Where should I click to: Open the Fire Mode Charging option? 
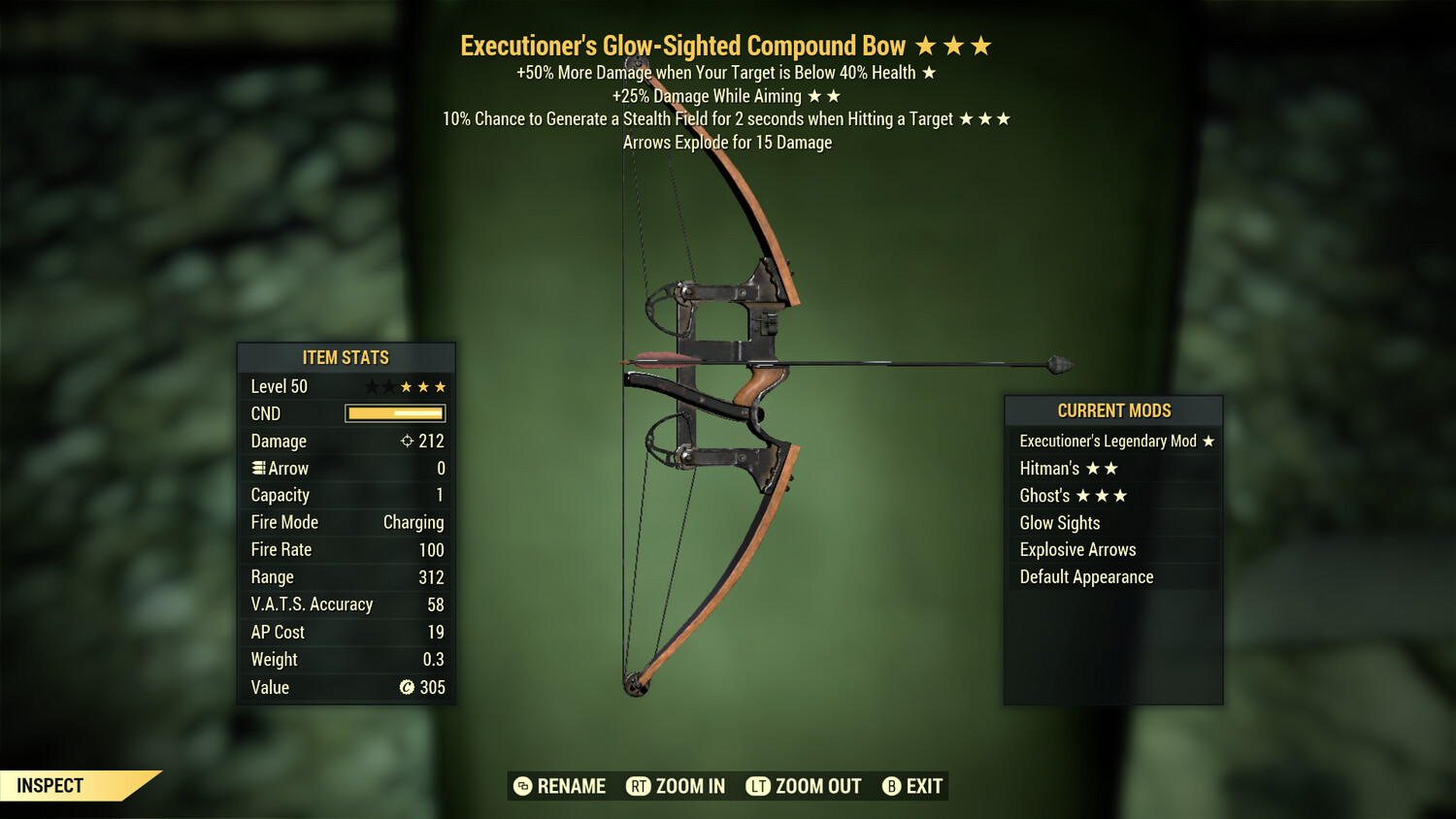point(413,522)
